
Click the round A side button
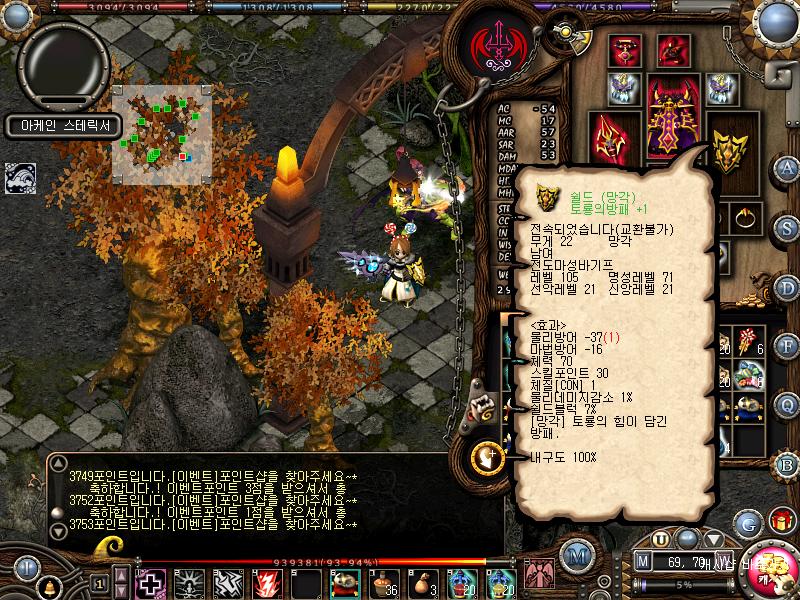click(787, 167)
